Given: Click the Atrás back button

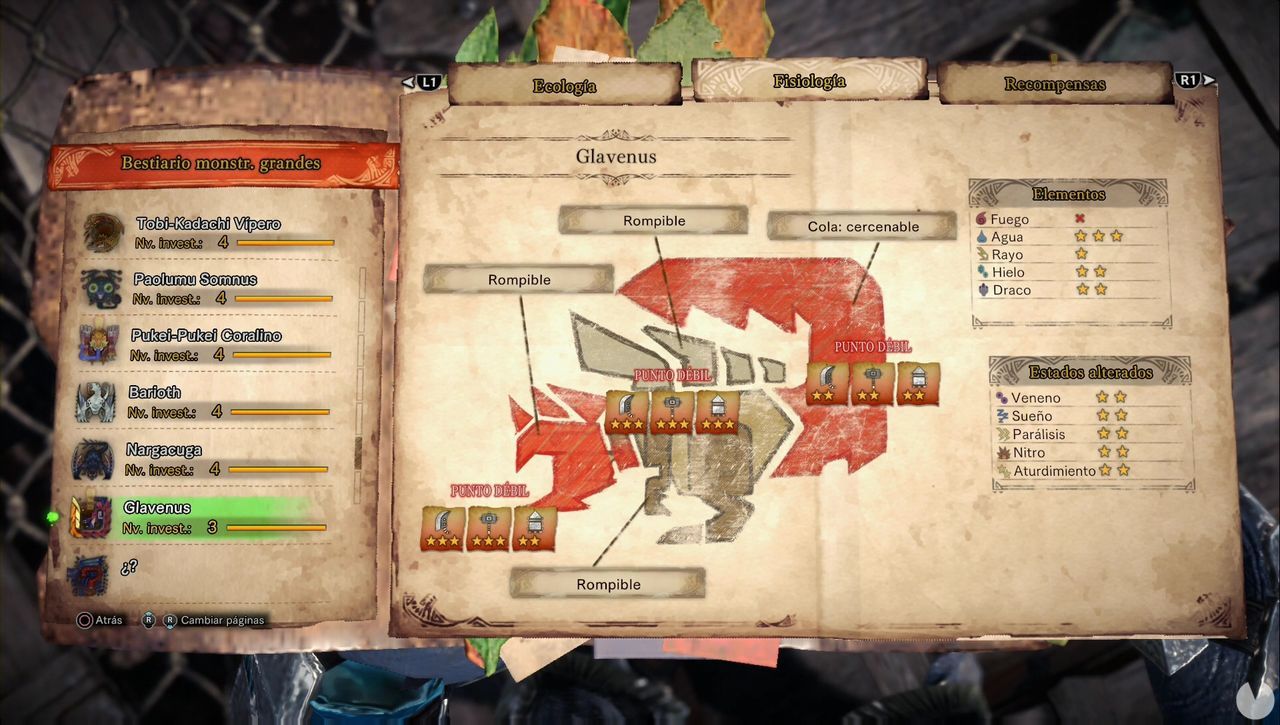Looking at the screenshot, I should coord(92,620).
